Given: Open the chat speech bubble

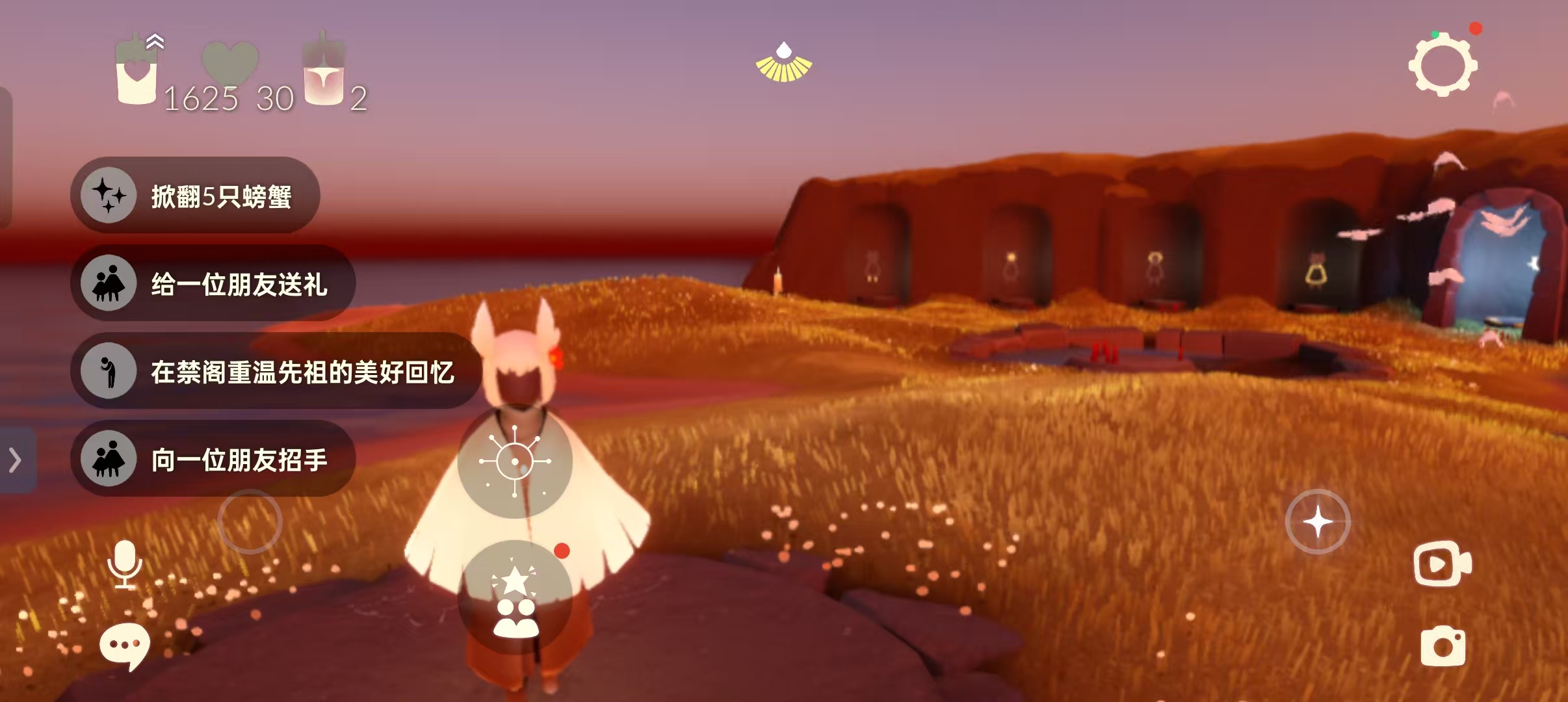Looking at the screenshot, I should click(x=124, y=645).
